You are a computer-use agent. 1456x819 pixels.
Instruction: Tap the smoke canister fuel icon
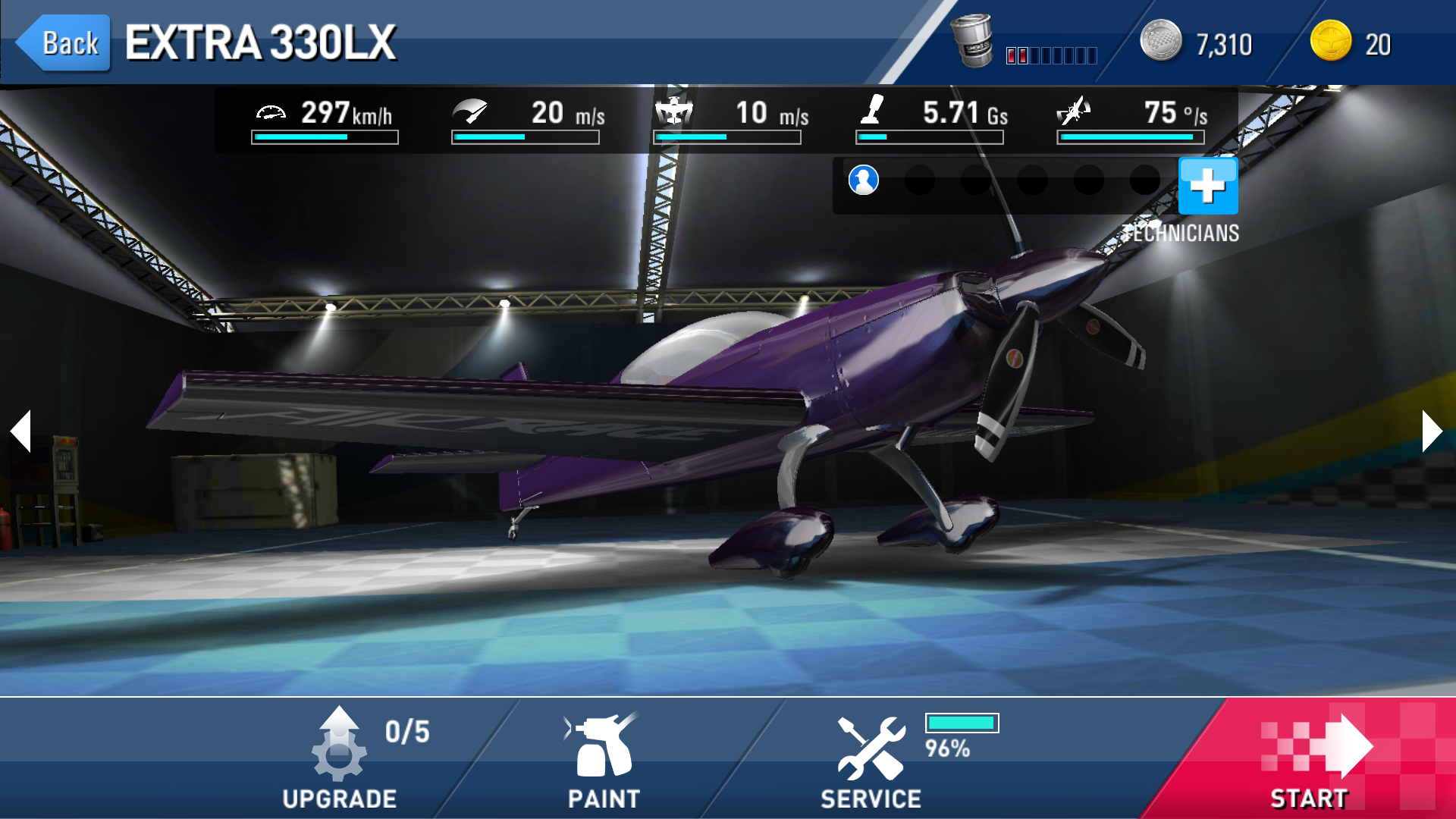coord(973,41)
